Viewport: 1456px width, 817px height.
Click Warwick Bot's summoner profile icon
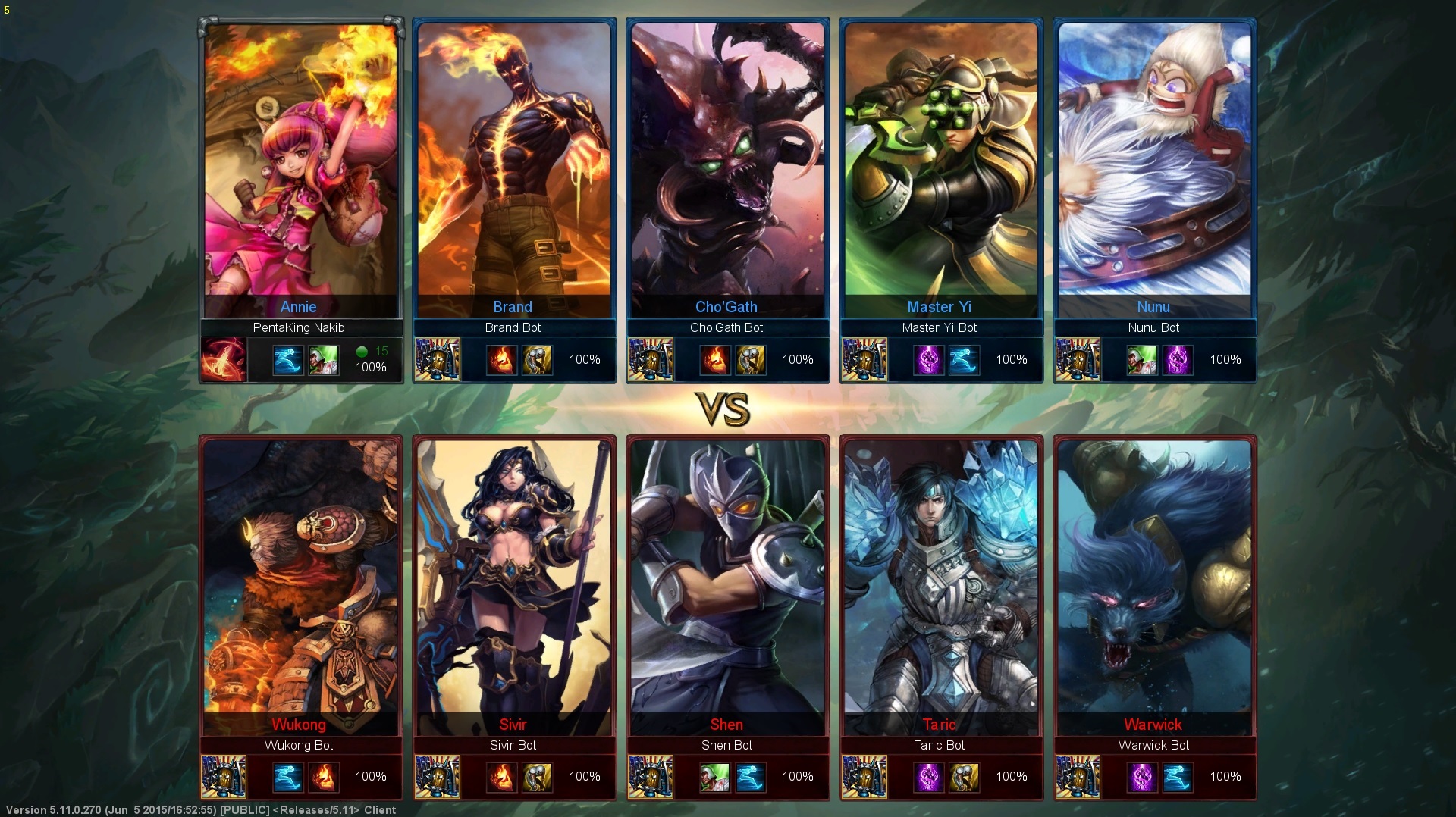click(x=1078, y=777)
